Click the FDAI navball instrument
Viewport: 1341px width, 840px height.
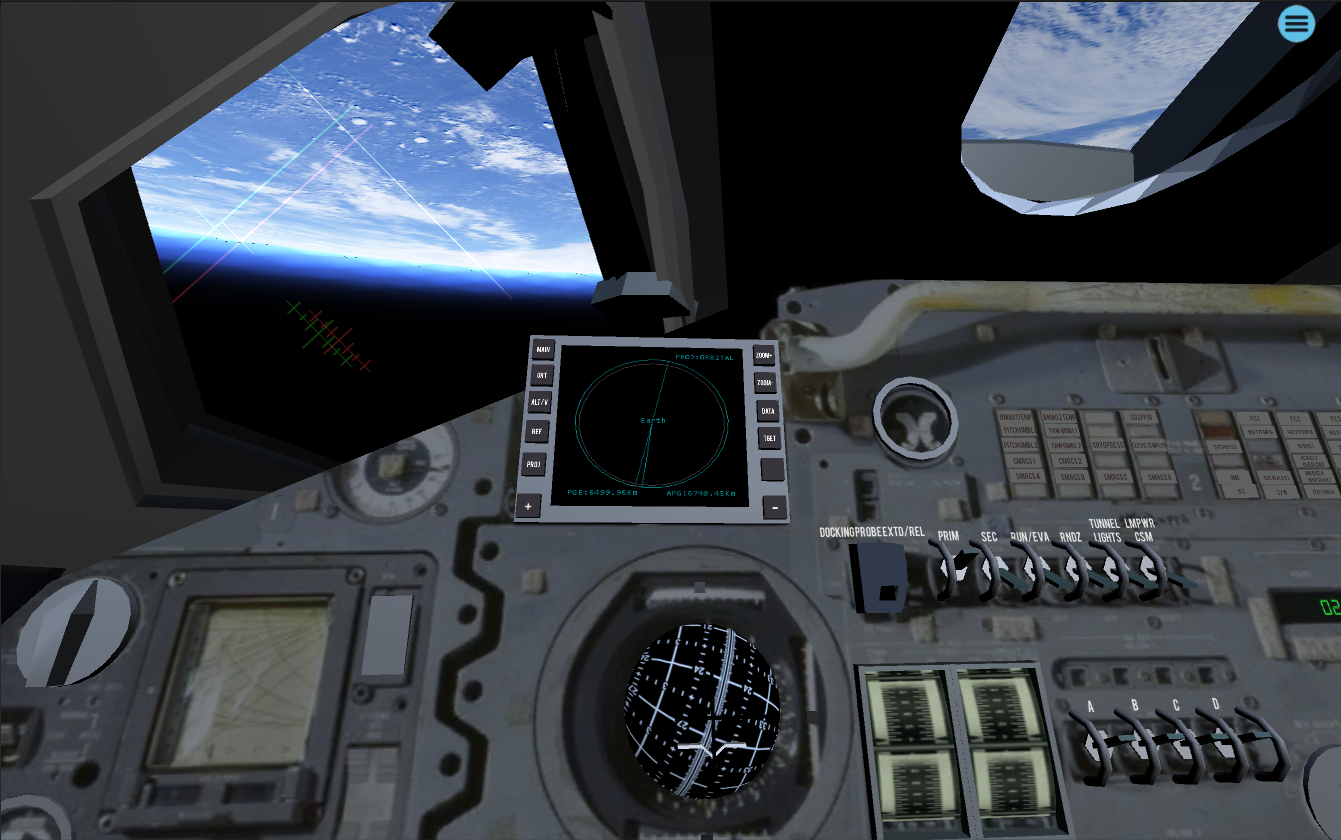[x=703, y=710]
